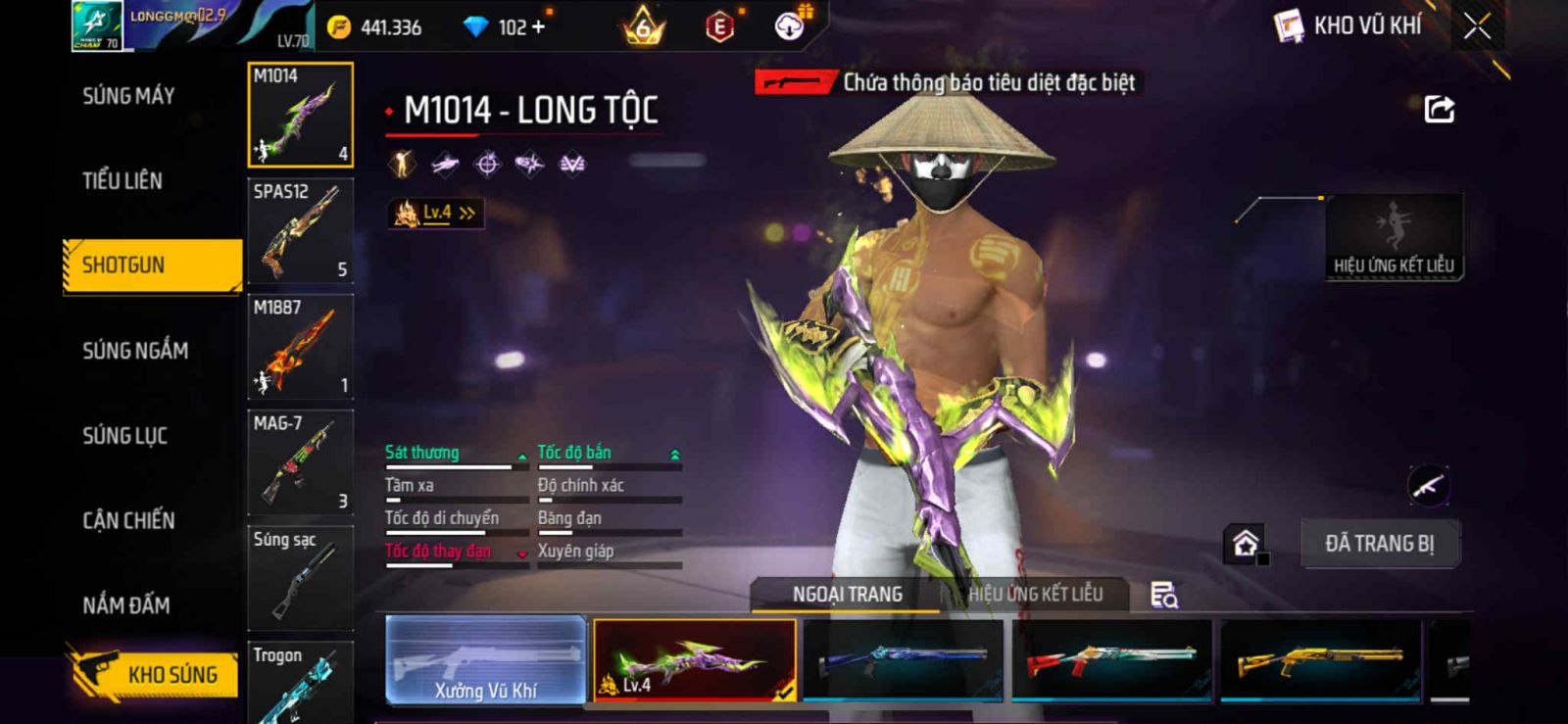Viewport: 1568px width, 724px height.
Task: Select the SPAS12 shotgun slot
Action: 300,231
